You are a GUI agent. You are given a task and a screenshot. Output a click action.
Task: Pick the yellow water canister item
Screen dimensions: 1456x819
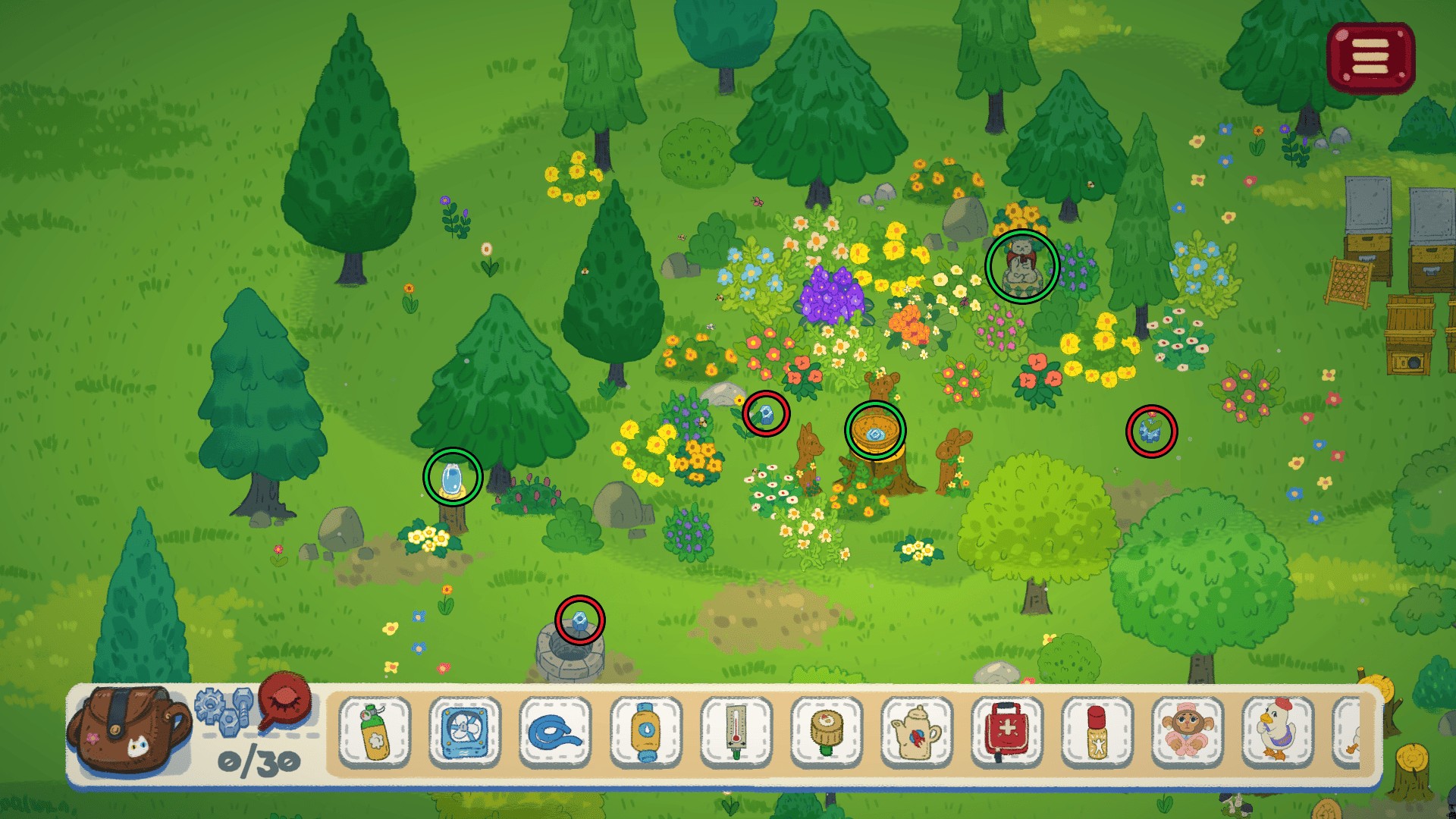(645, 733)
